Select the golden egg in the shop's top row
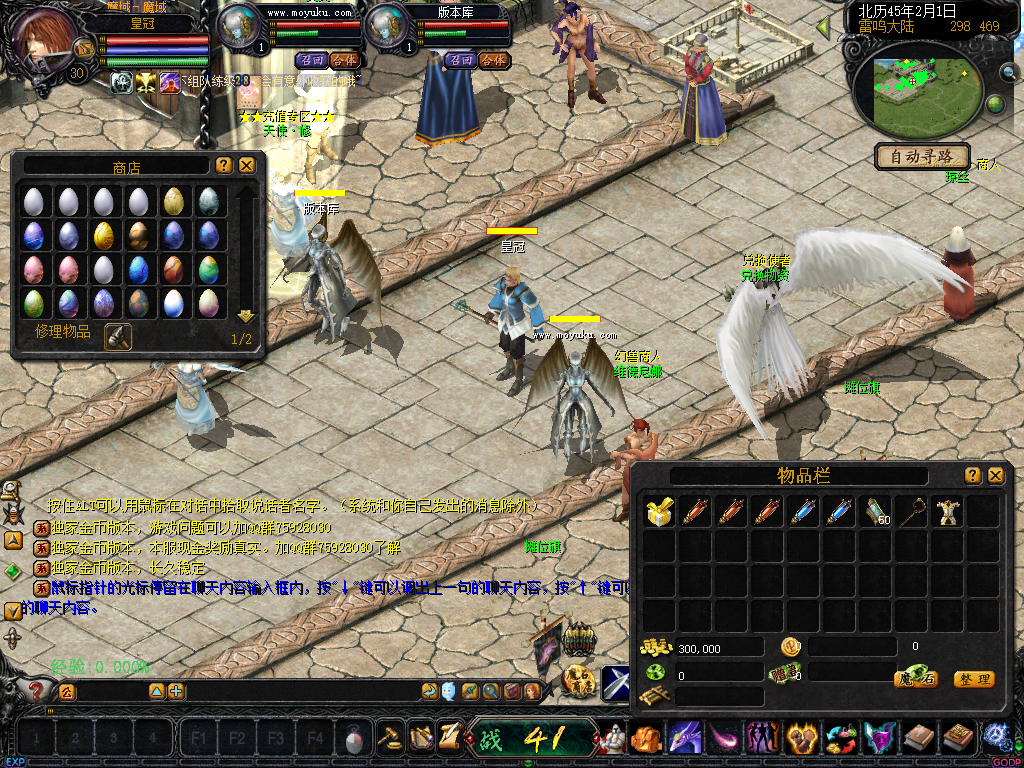 174,201
